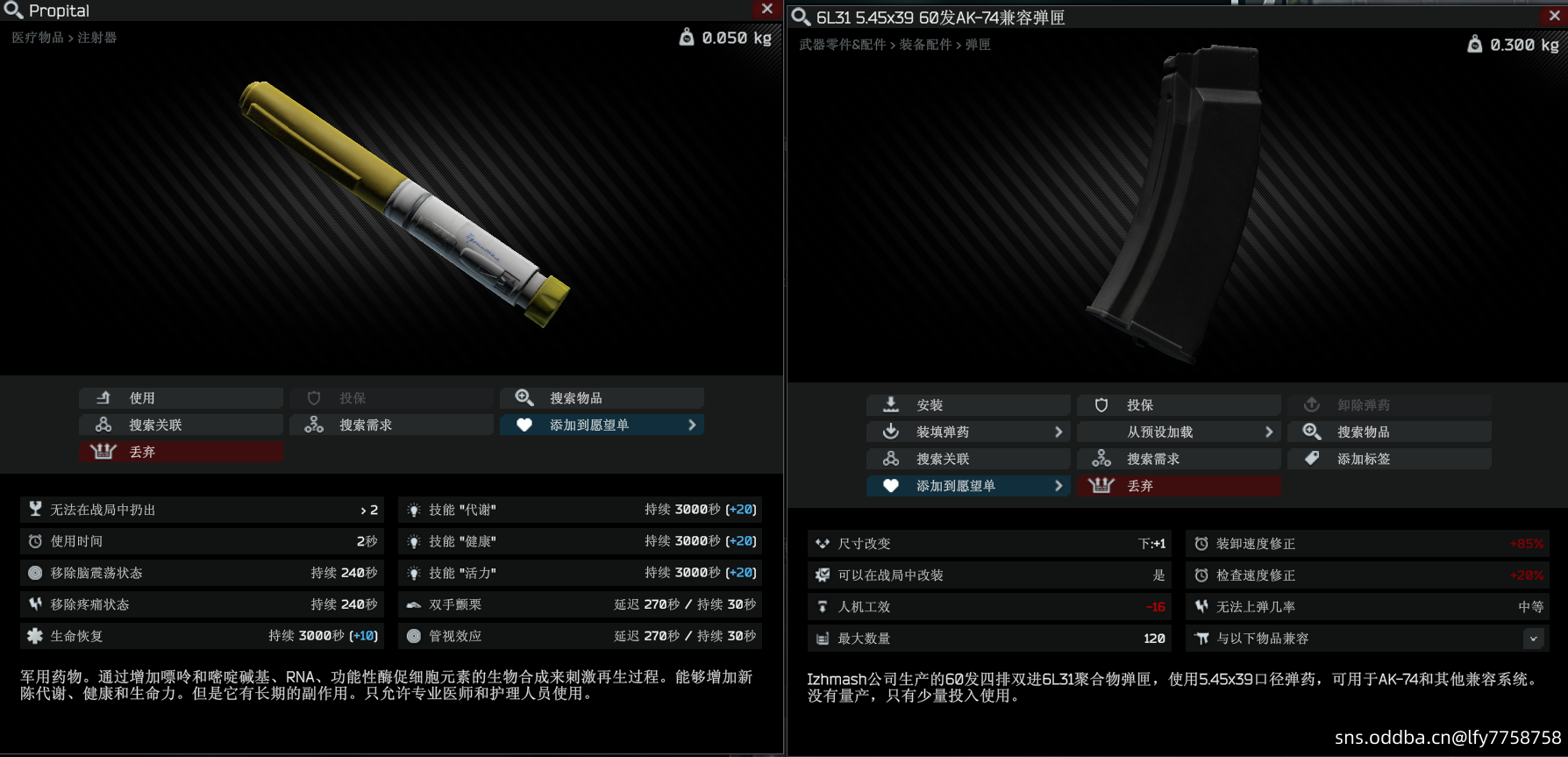
Task: Choose 搜索关联 in the Propital window
Action: pos(181,425)
